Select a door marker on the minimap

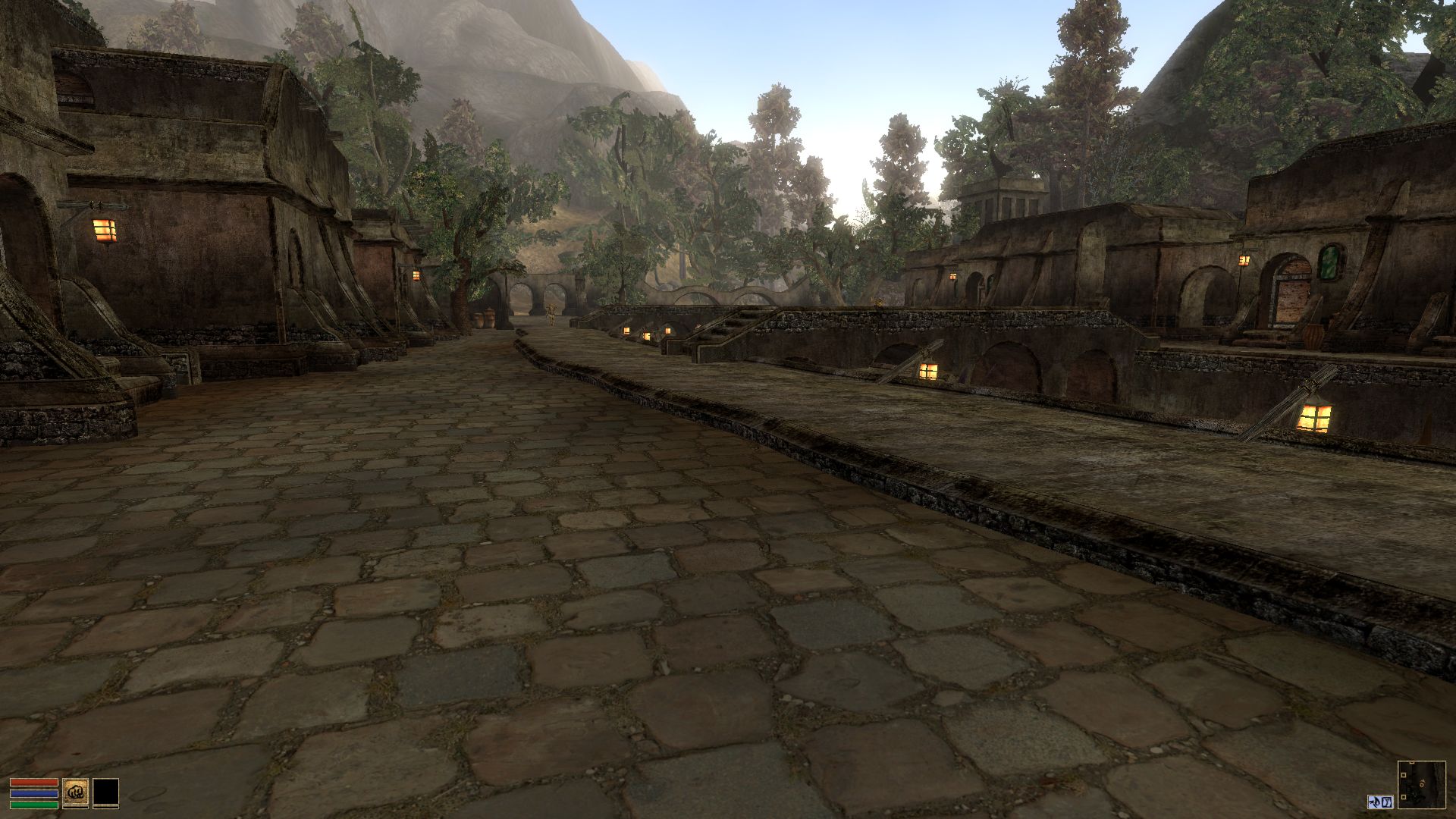1404,774
